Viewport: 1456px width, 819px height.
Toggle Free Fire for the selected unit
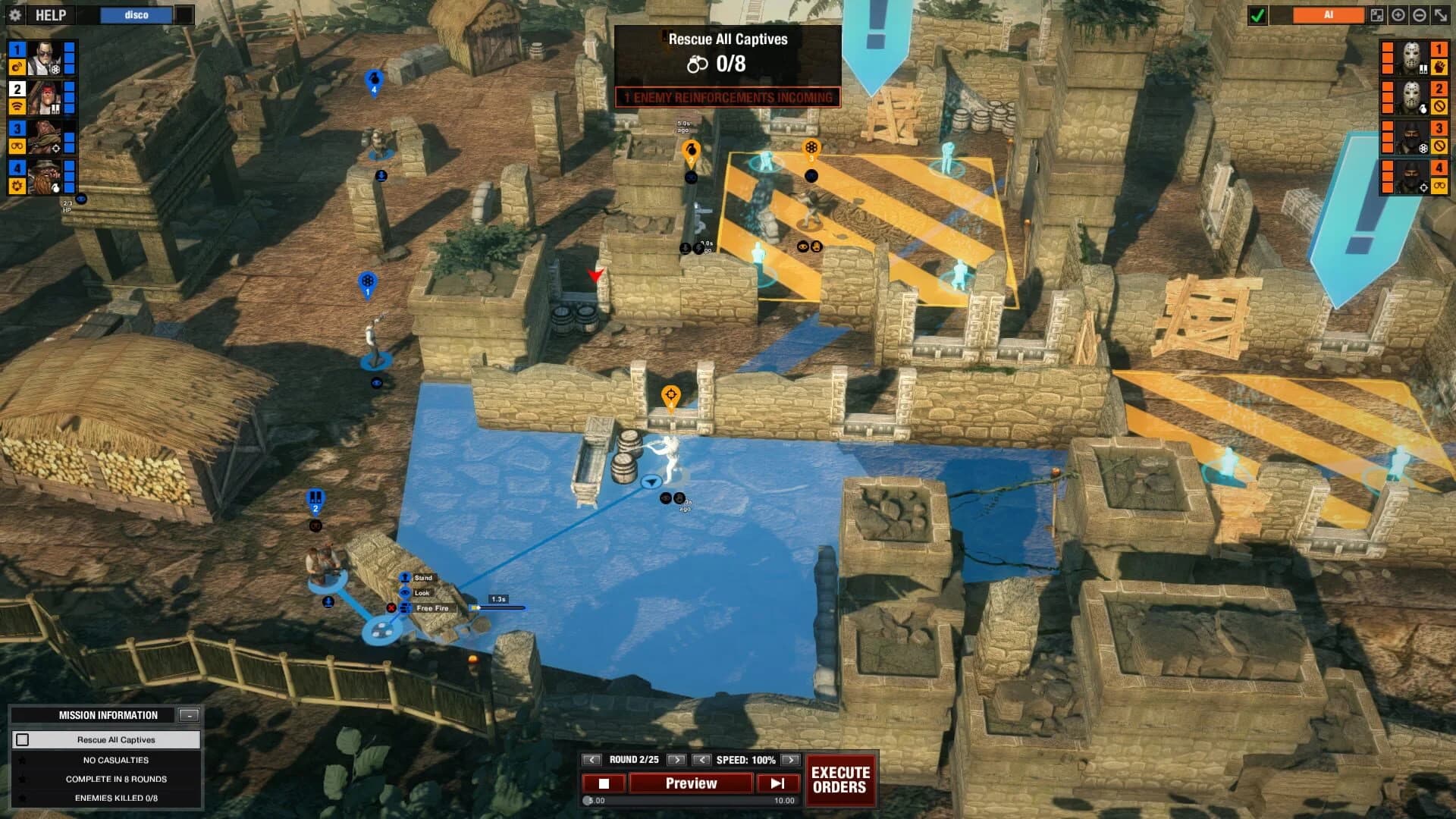point(405,609)
